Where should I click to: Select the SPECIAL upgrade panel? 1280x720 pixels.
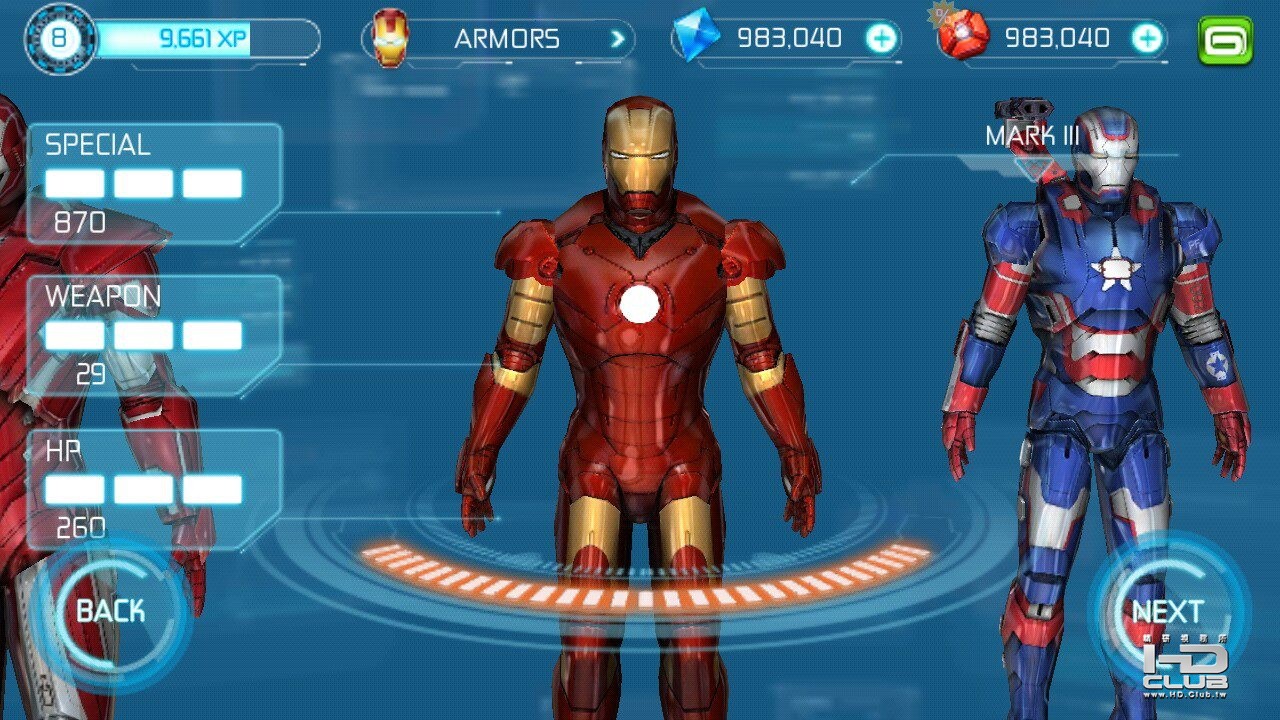[153, 184]
